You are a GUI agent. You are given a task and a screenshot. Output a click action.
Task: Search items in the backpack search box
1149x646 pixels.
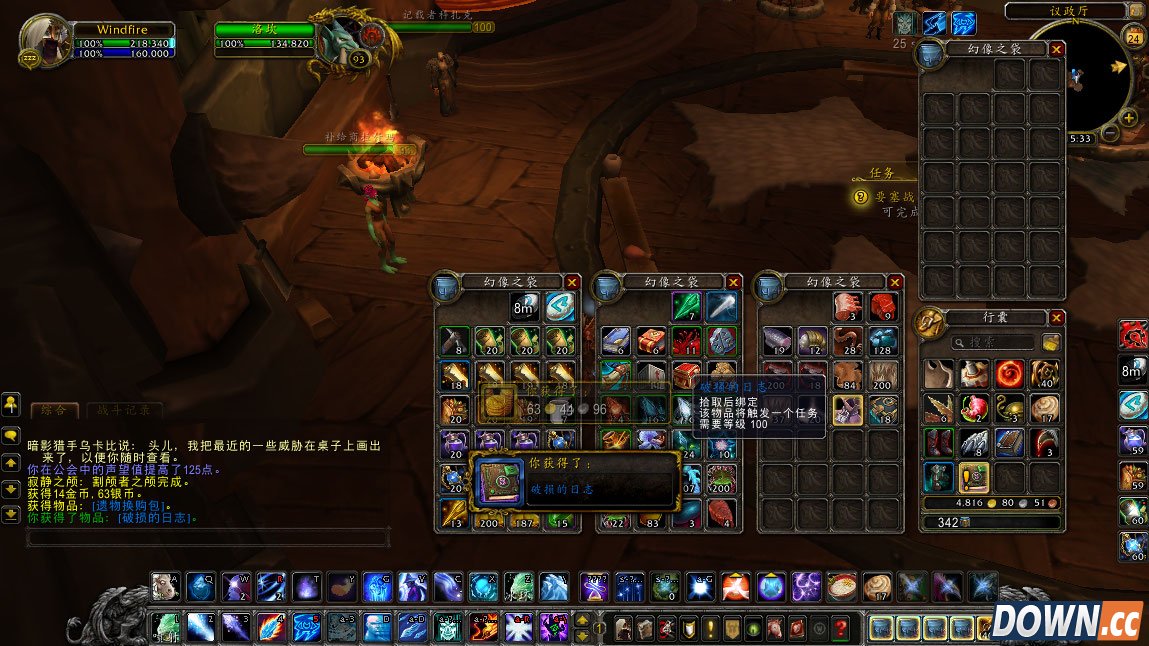click(993, 342)
